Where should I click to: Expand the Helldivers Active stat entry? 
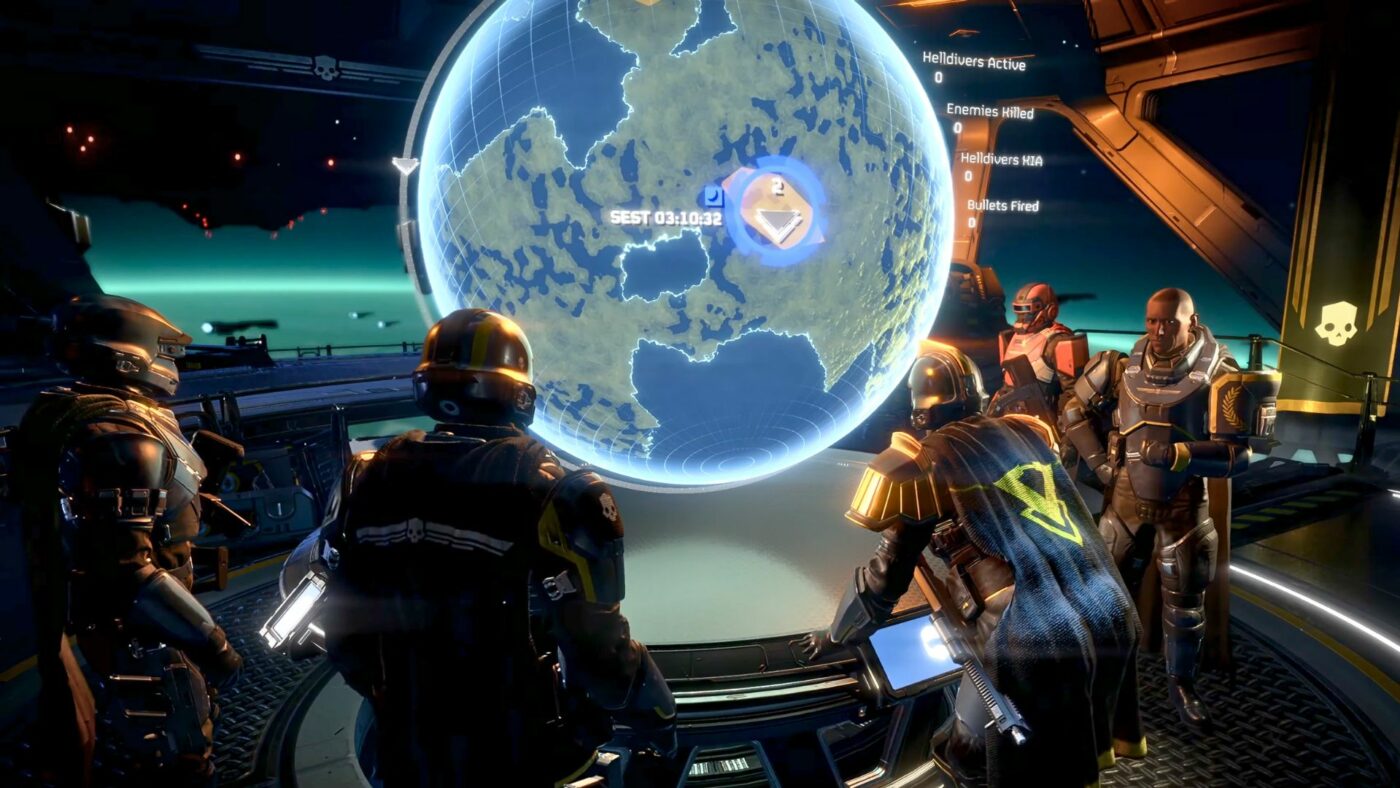coord(973,59)
